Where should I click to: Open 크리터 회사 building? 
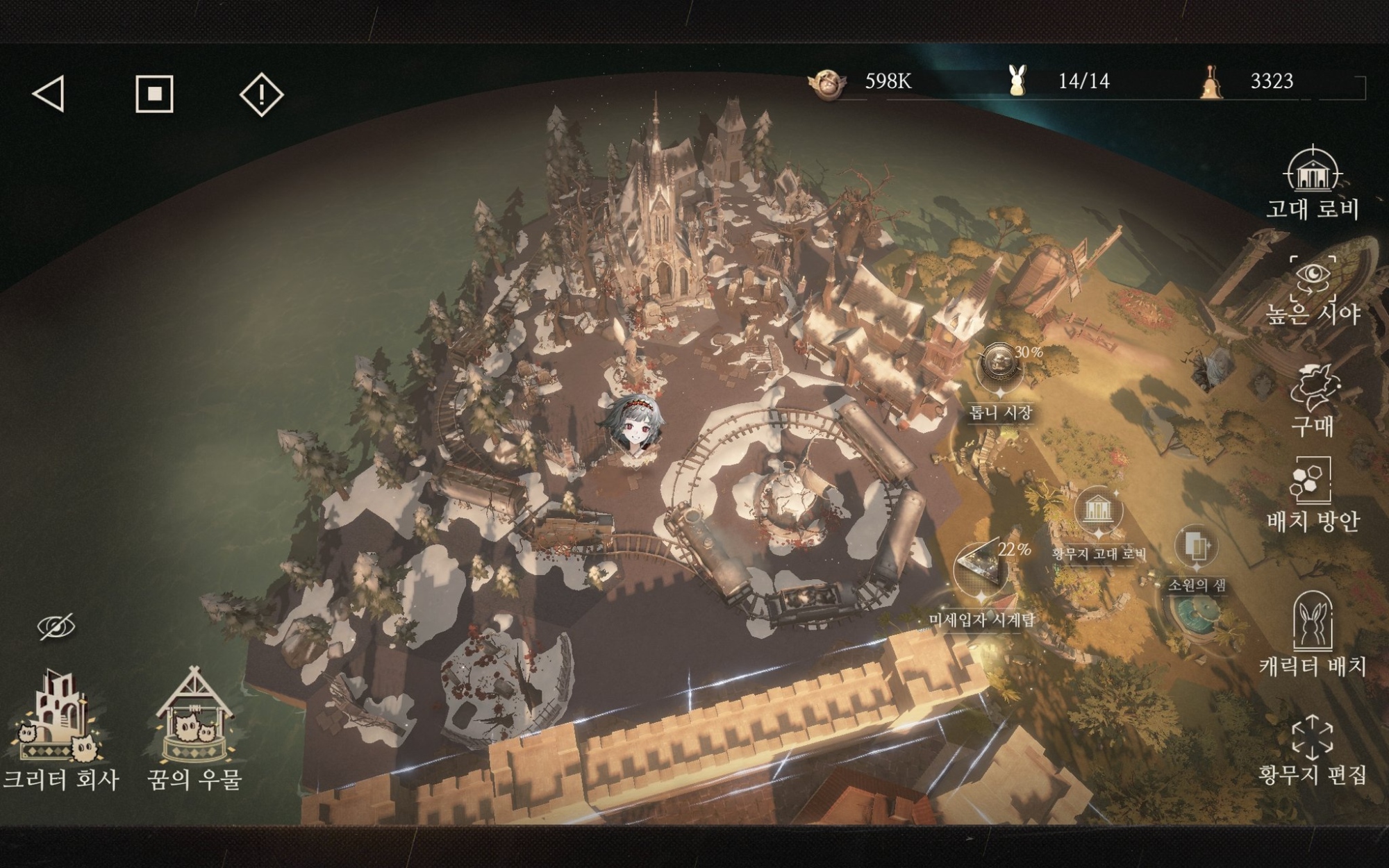pyautogui.click(x=59, y=729)
